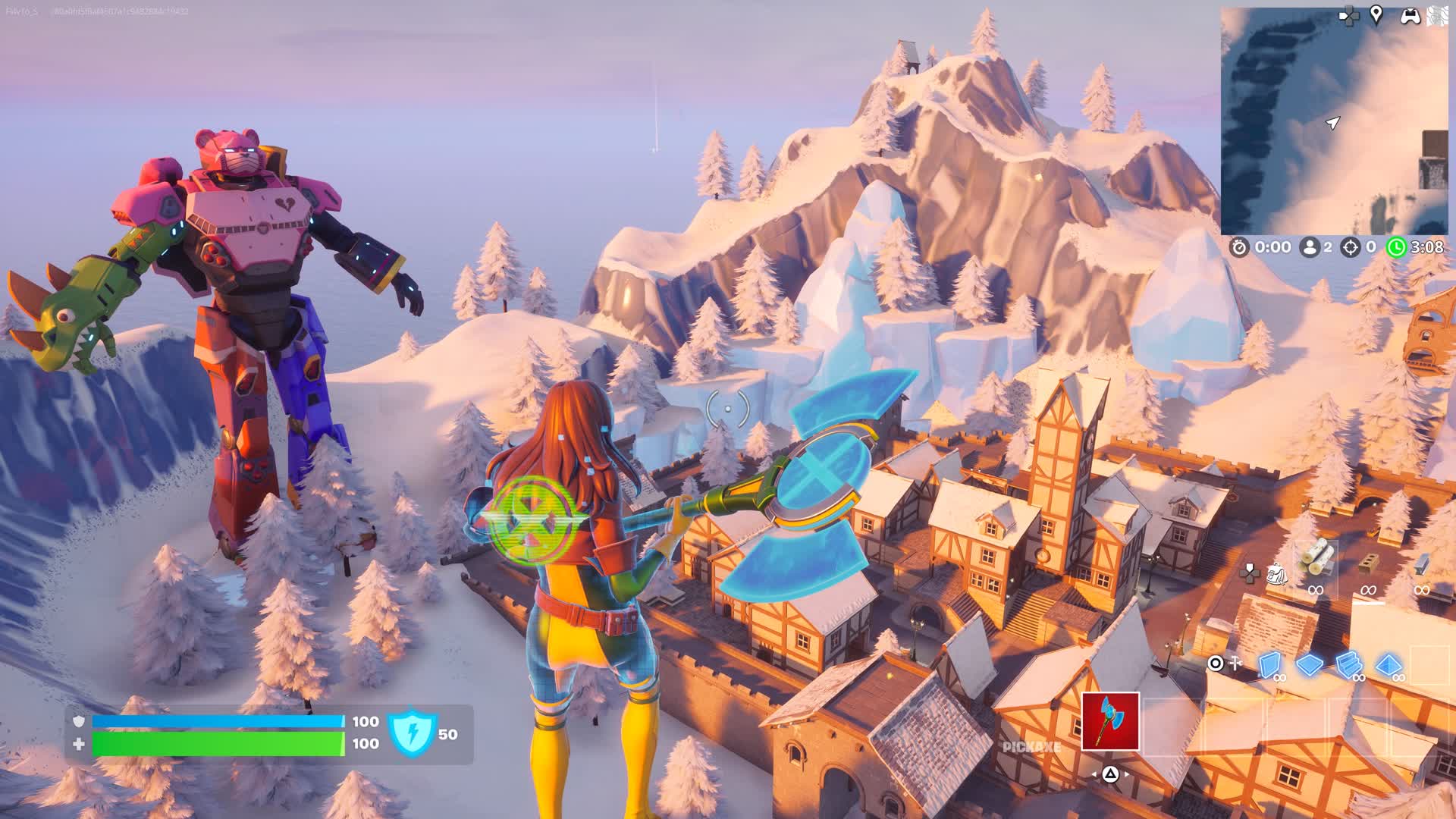
Task: Select the cone building piece
Action: click(x=1390, y=664)
